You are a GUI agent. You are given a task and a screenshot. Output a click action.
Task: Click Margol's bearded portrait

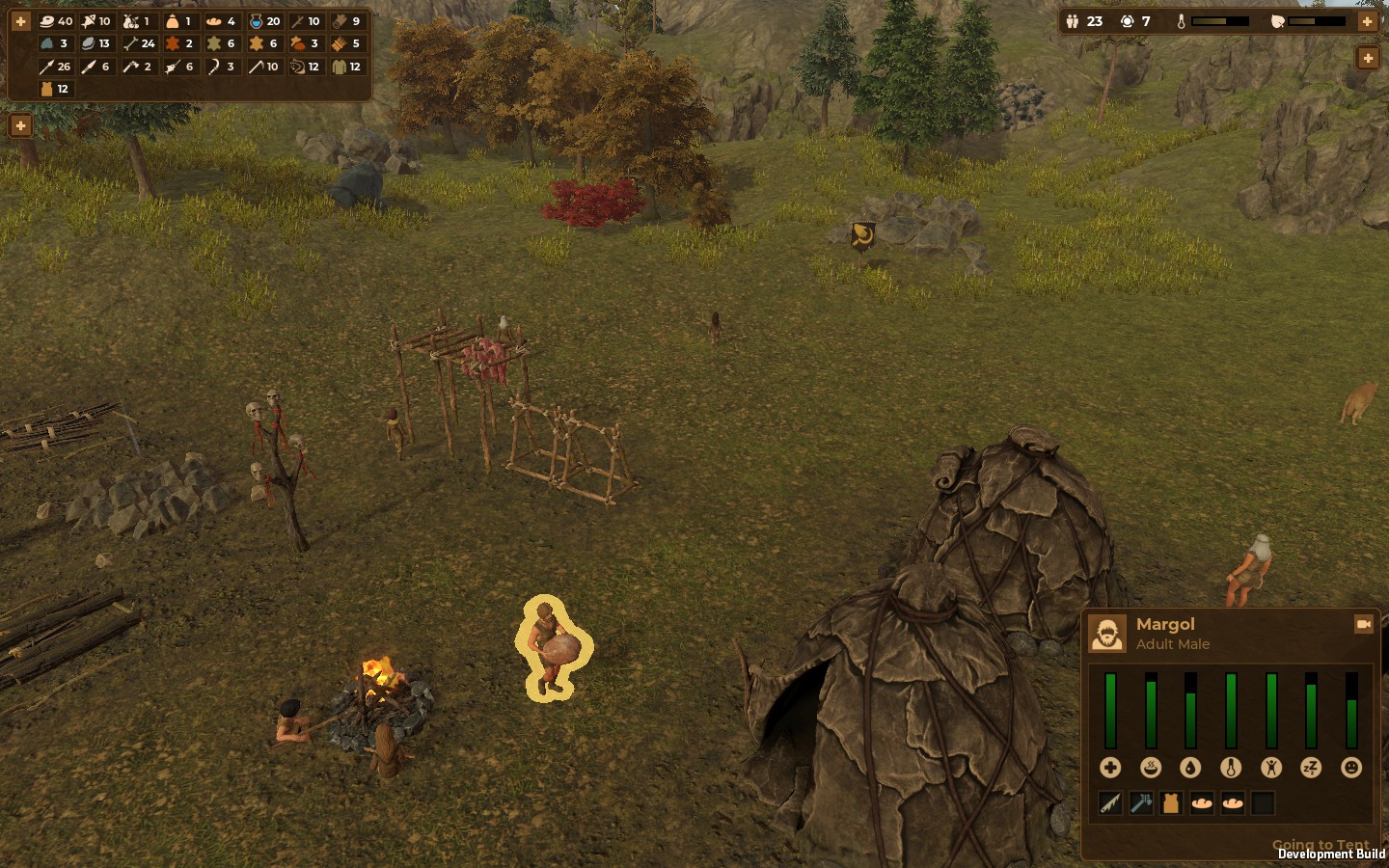1107,634
